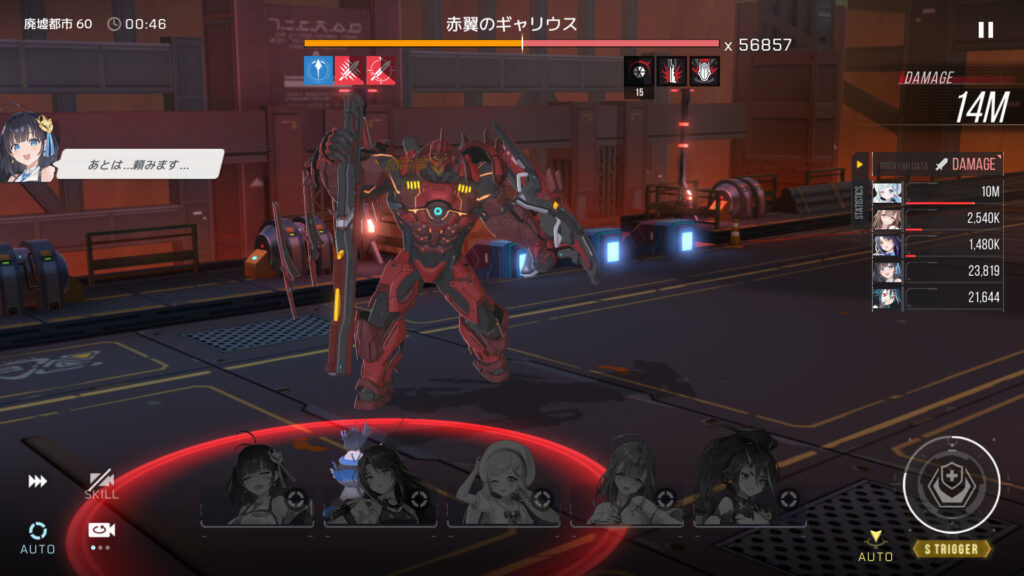Inspect the boss debuff icon marked 15
This screenshot has height=576, width=1024.
639,72
